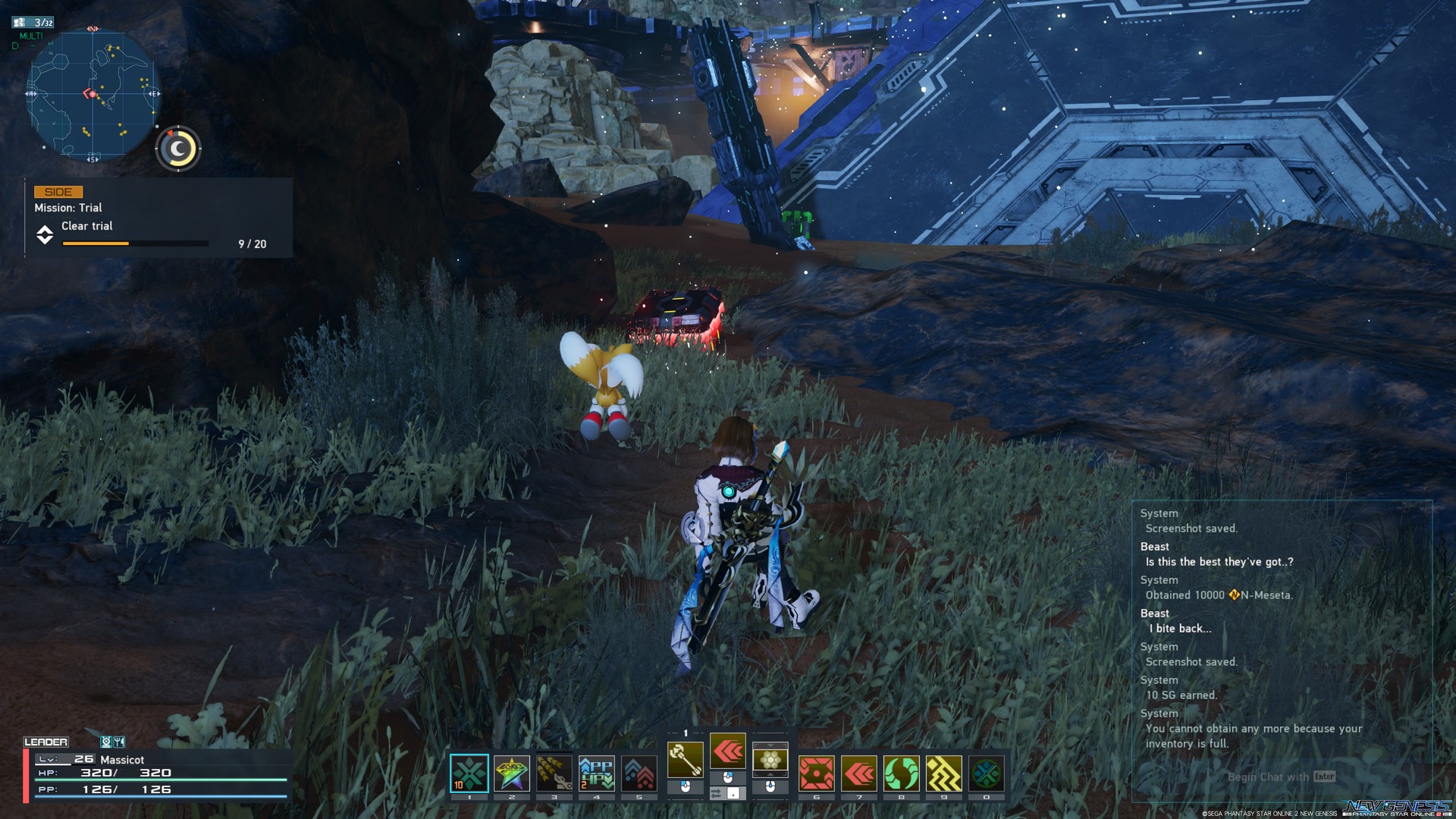This screenshot has width=1456, height=819.
Task: Select the dark teal cross icon in slot 0
Action: click(987, 773)
